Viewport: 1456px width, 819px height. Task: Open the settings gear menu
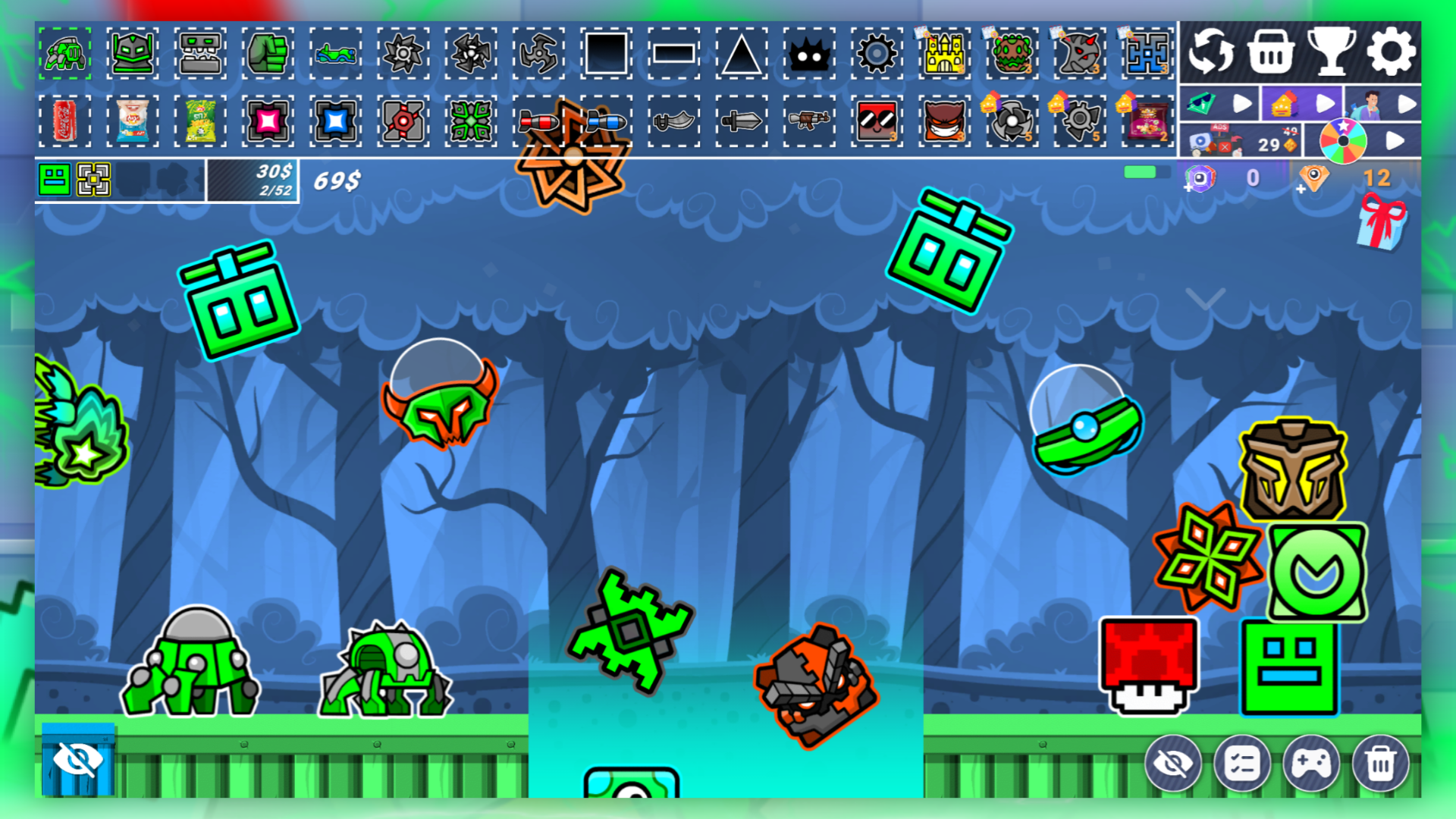1390,52
